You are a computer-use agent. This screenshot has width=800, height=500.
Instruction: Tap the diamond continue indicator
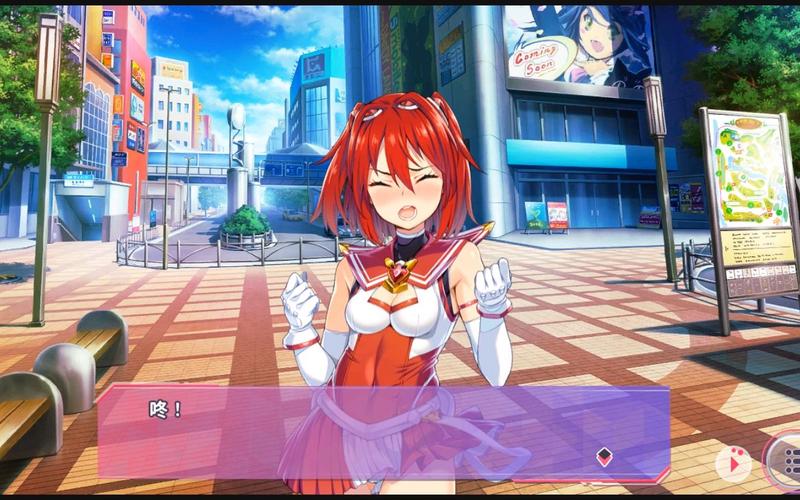pos(604,457)
